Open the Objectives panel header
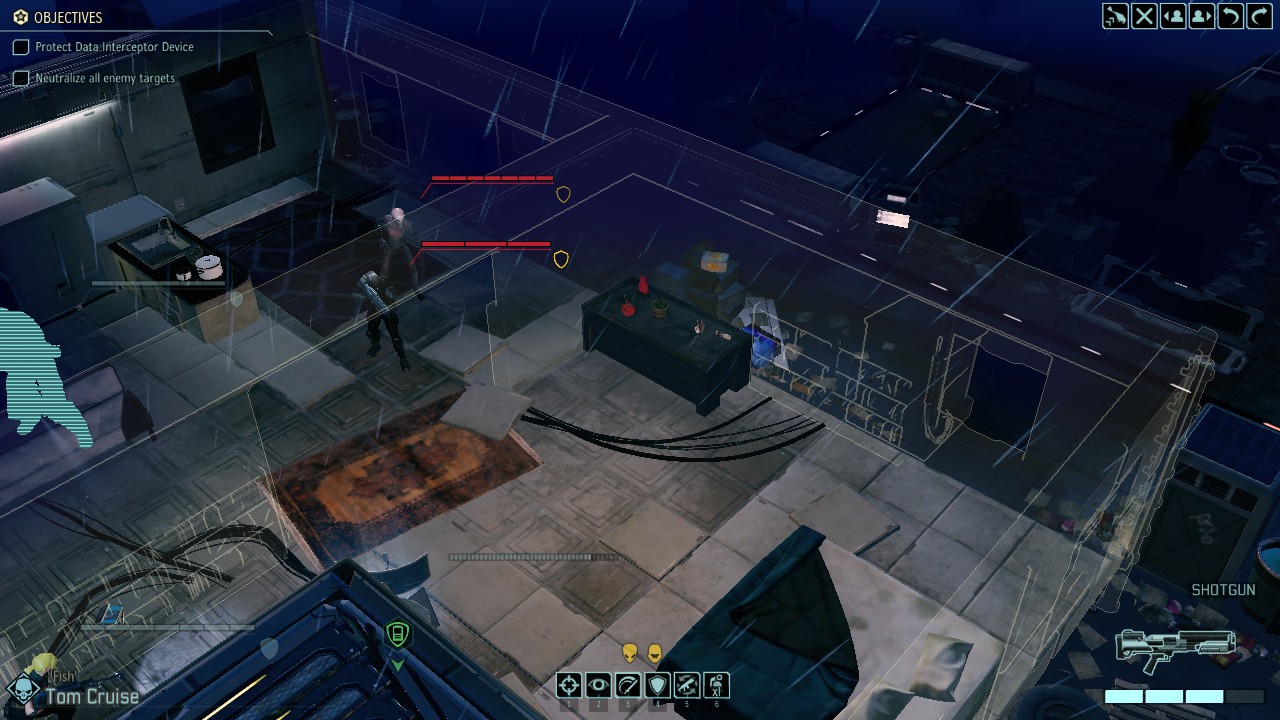 coord(67,17)
